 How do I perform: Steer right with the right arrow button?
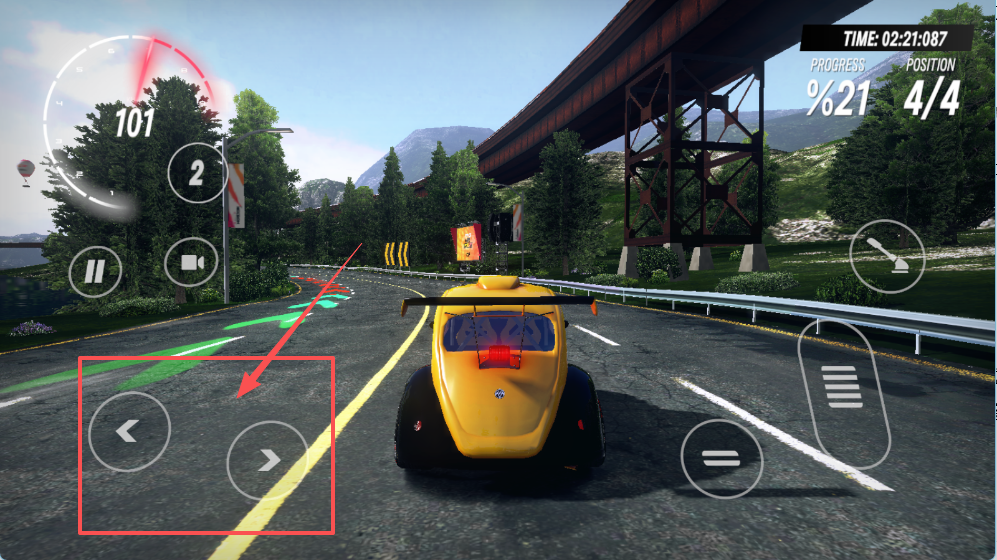click(x=267, y=460)
